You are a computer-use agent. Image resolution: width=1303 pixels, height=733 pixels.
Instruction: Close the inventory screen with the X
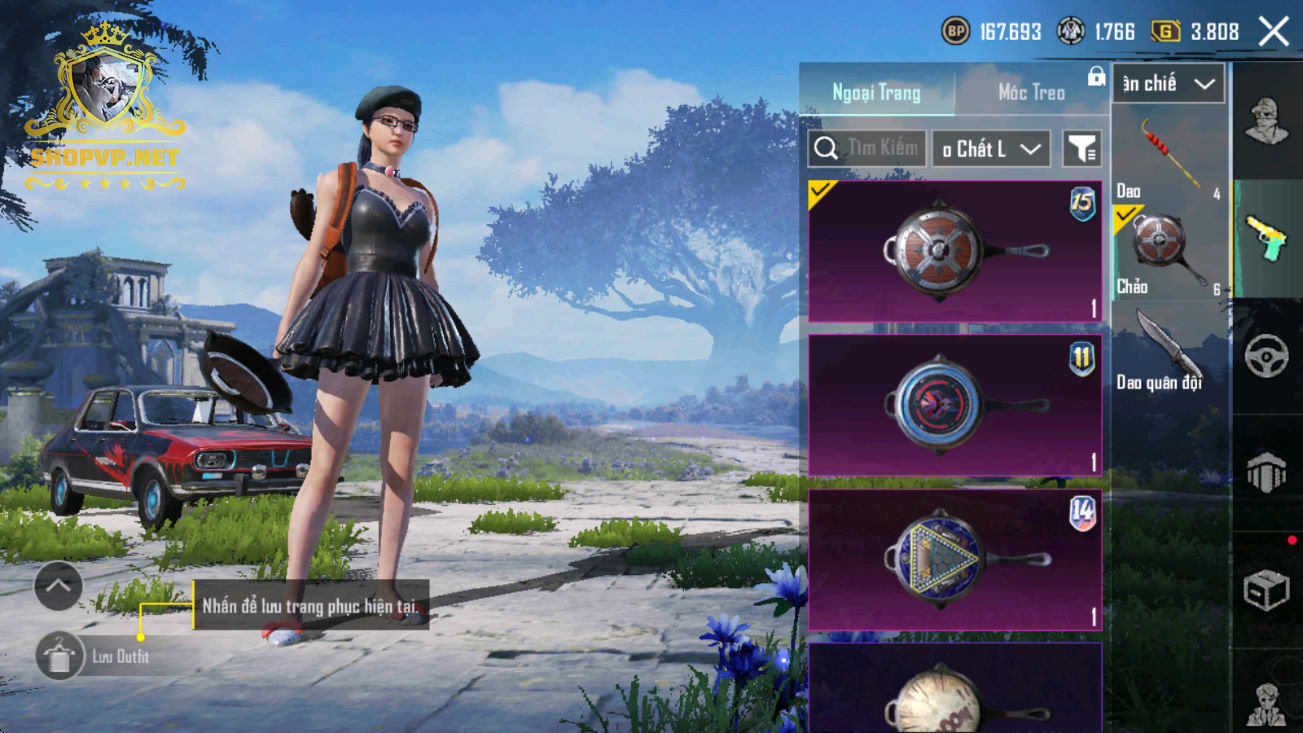[1274, 32]
